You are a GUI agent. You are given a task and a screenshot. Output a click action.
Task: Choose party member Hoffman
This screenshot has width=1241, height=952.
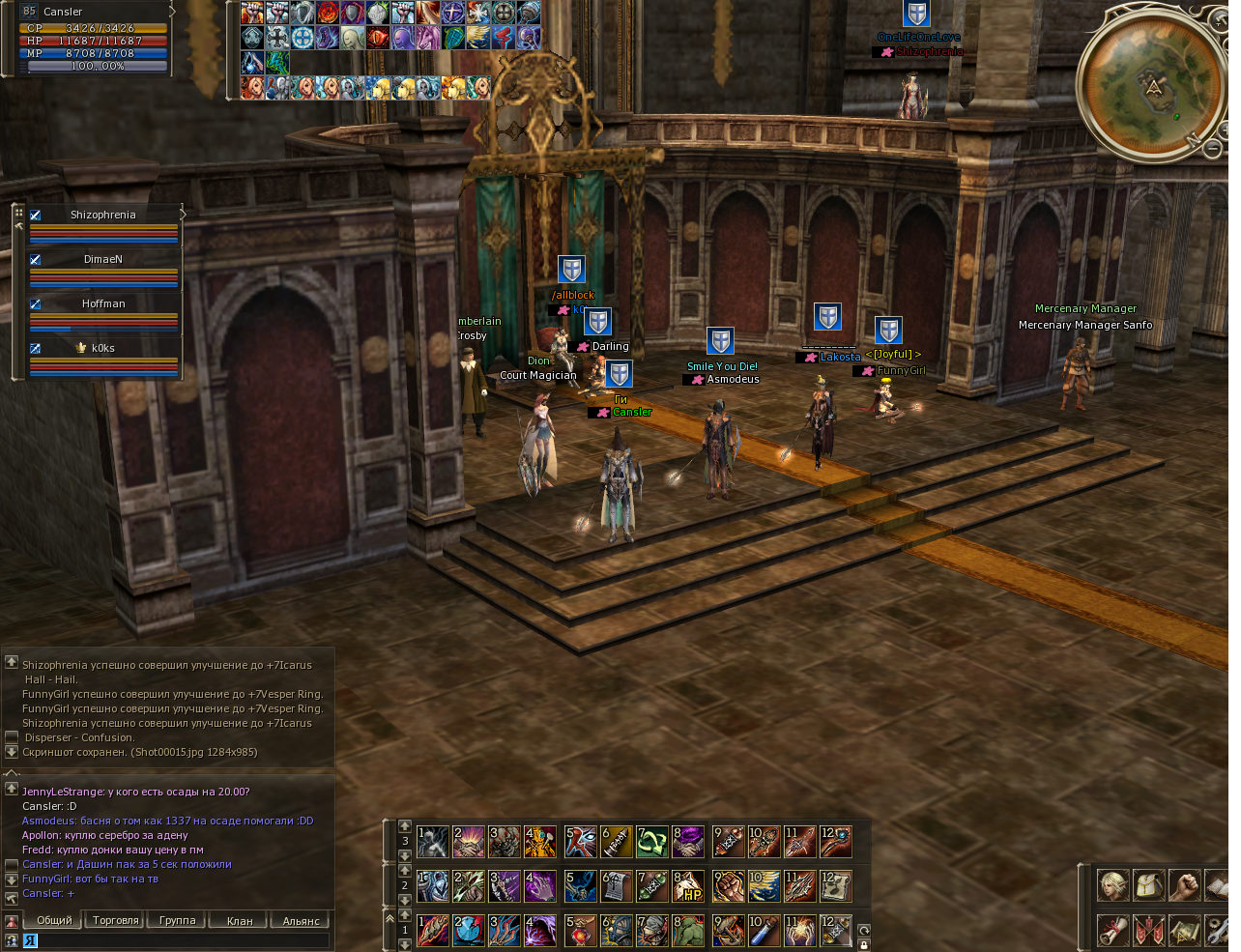pyautogui.click(x=103, y=303)
